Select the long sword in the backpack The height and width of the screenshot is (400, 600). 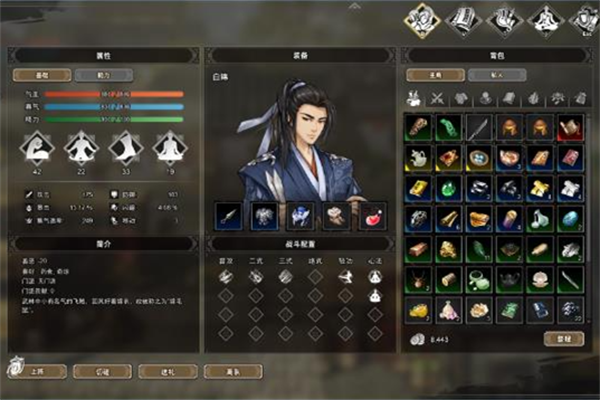(x=481, y=127)
